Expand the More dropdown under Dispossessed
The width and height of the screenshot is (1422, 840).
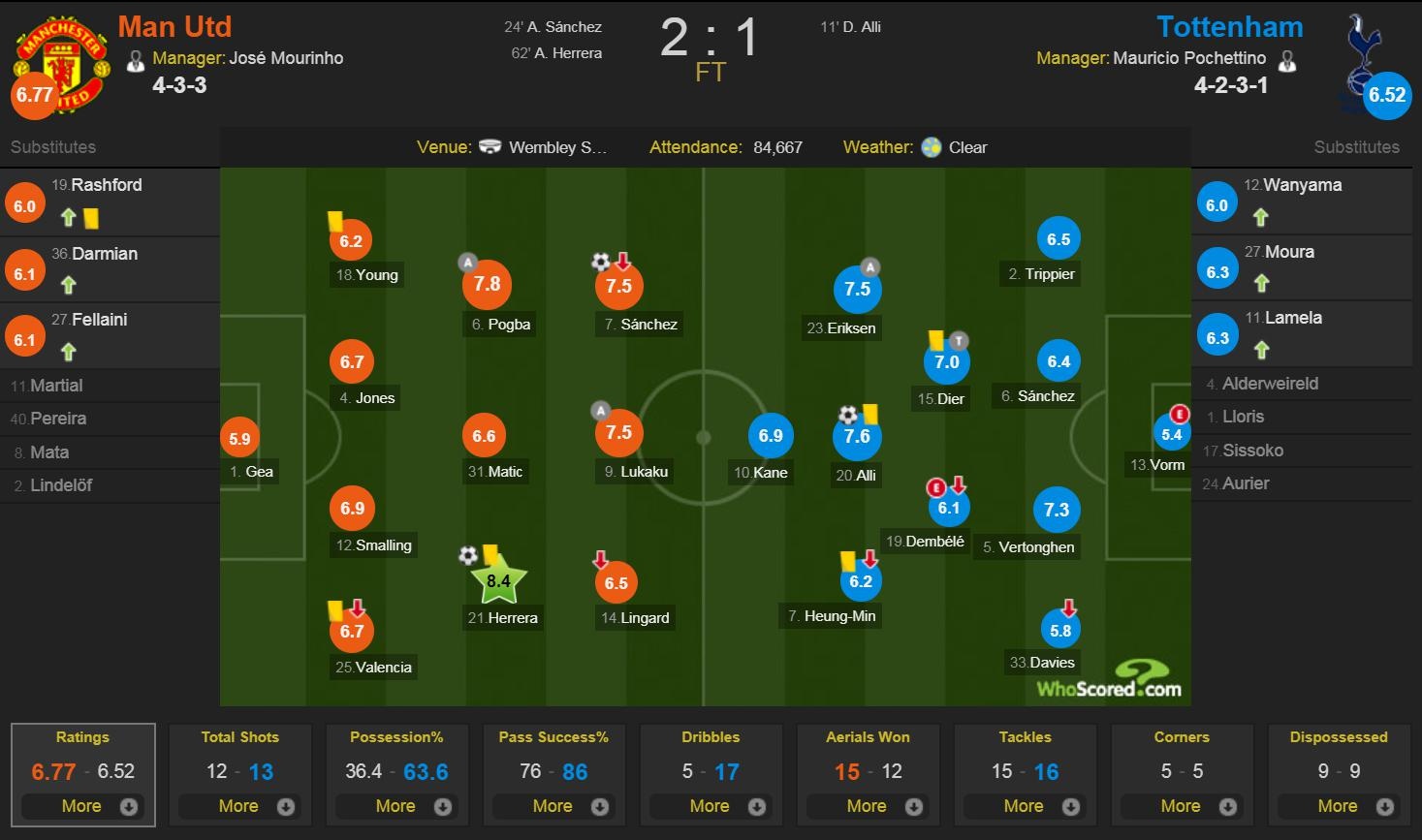tap(1339, 805)
